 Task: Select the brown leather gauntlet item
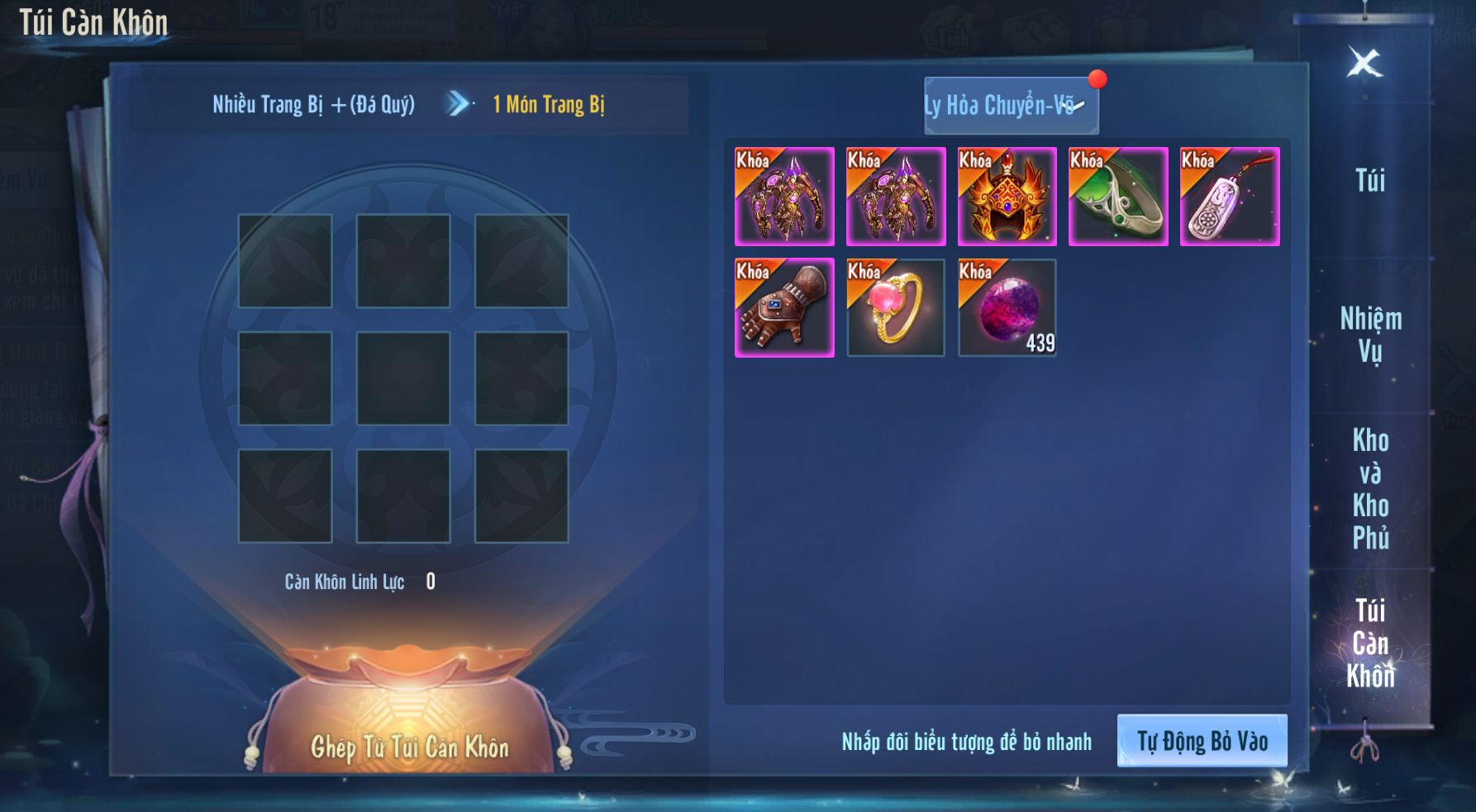tap(784, 308)
